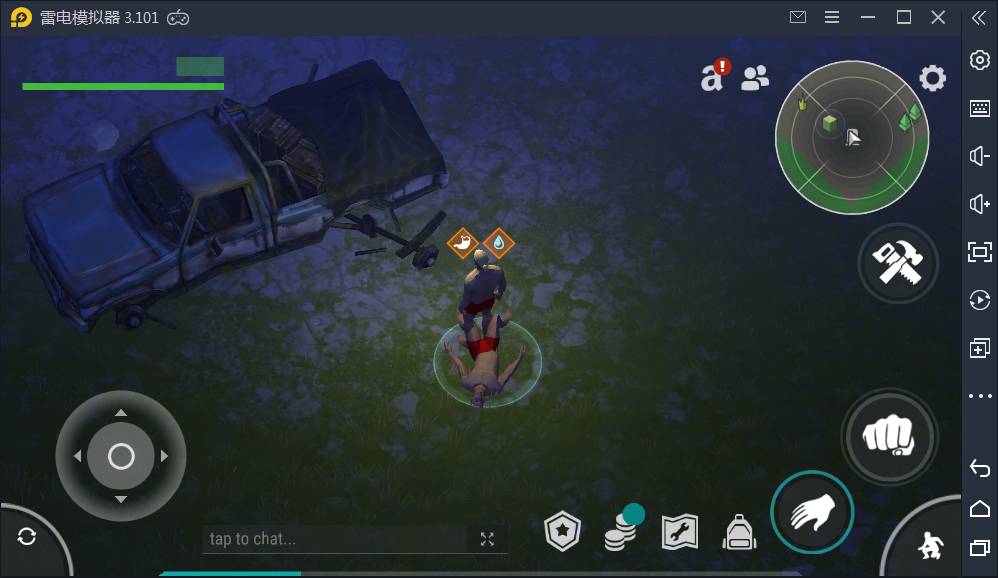
Task: Tap the virtual joystick center
Action: coord(121,457)
